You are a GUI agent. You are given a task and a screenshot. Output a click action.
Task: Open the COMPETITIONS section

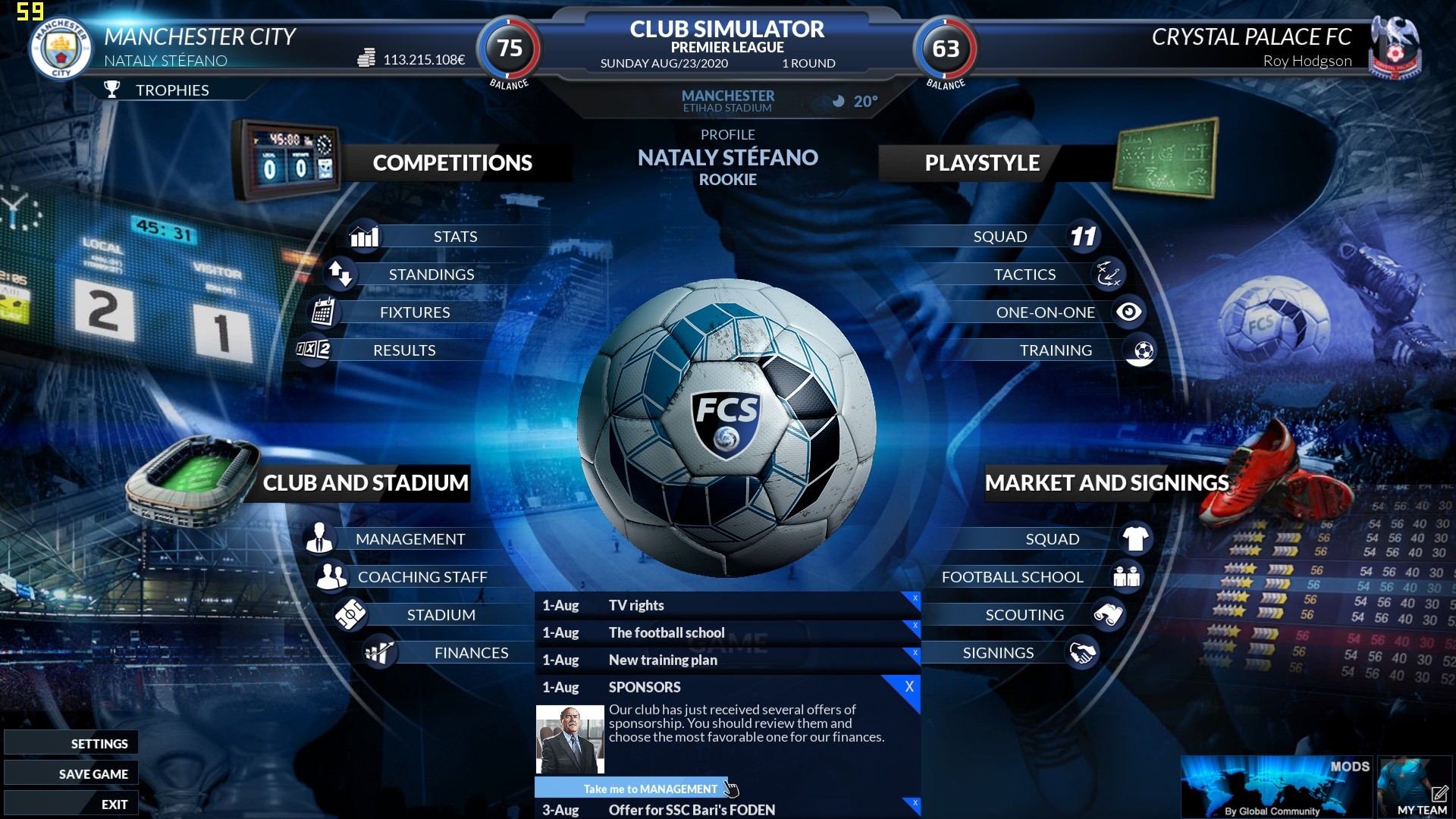pyautogui.click(x=453, y=162)
